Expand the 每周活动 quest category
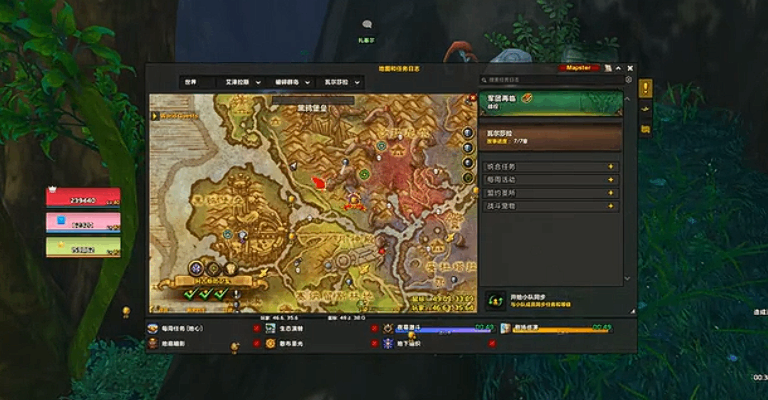Screen dimensions: 768x400 click(550, 179)
